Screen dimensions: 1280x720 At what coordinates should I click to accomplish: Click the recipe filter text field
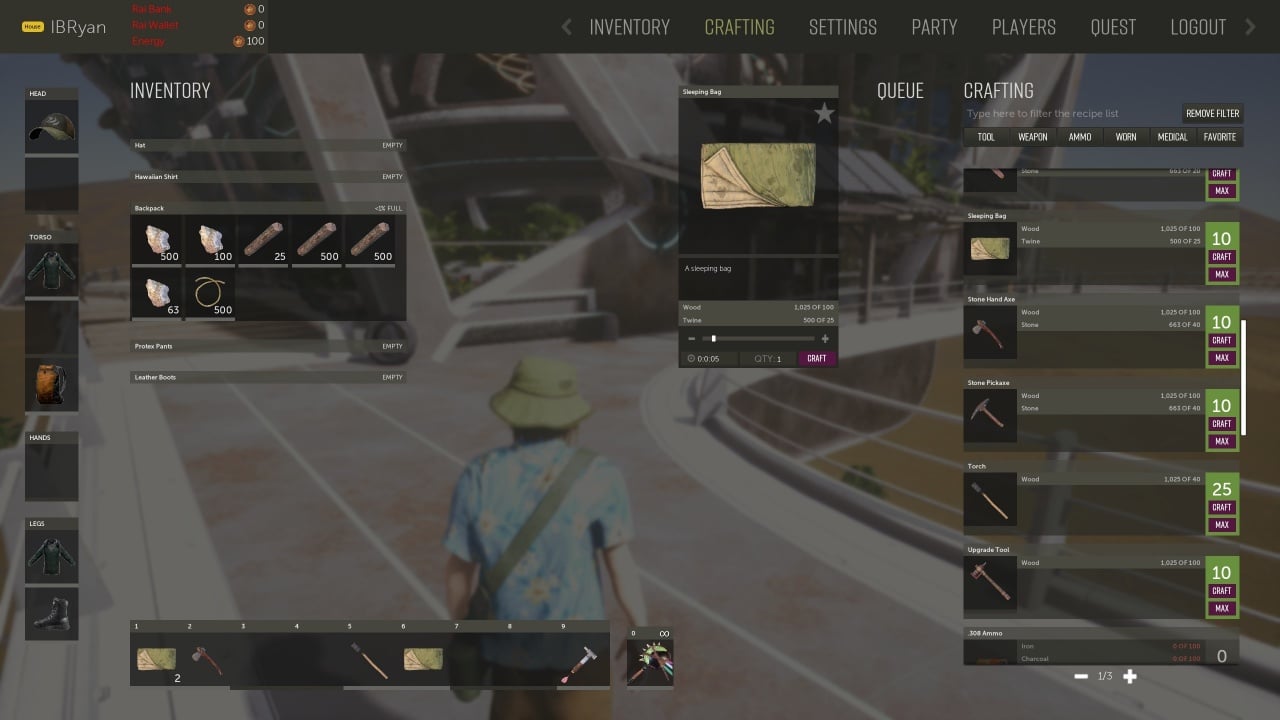(1070, 114)
